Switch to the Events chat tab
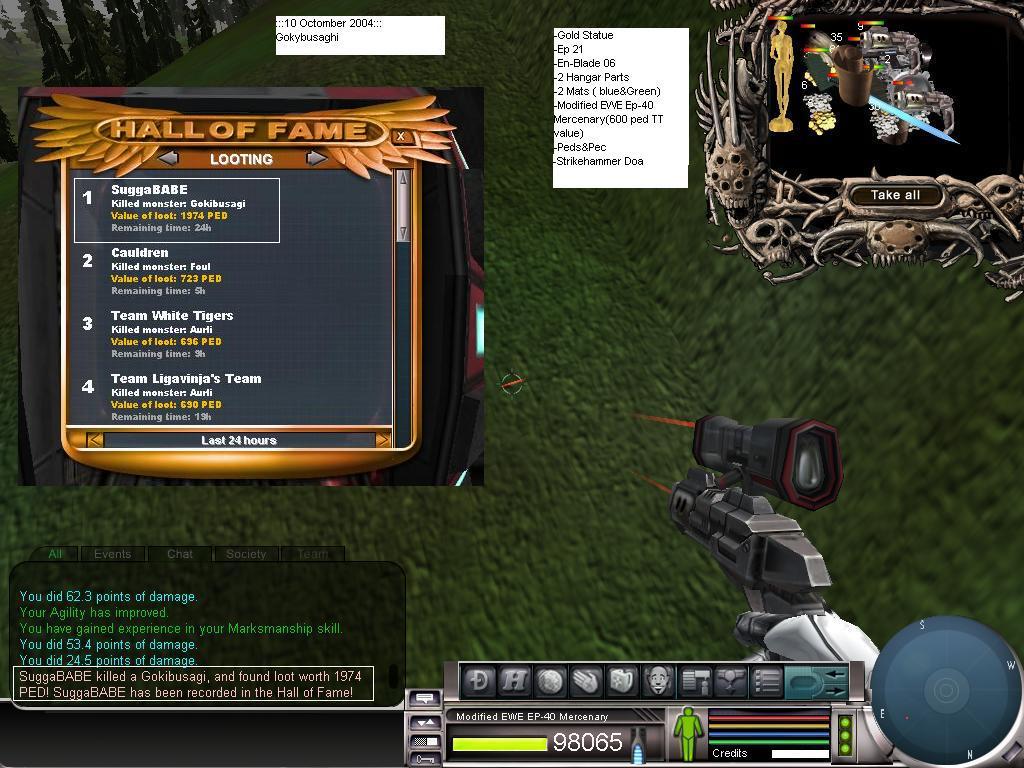The image size is (1024, 768). click(x=112, y=553)
